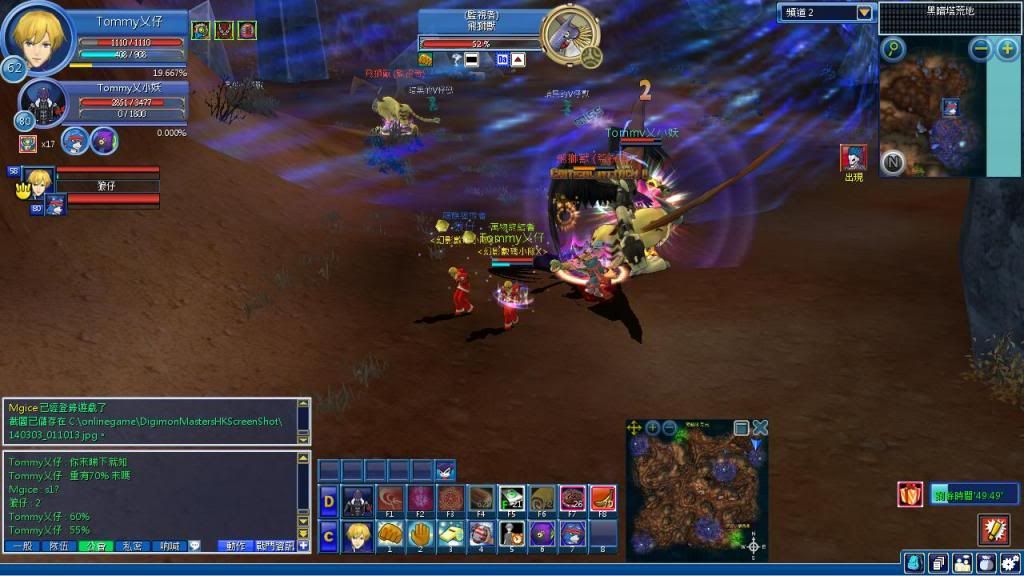The height and width of the screenshot is (576, 1024).
Task: Open the 頻道 2 channel dropdown
Action: click(x=864, y=12)
